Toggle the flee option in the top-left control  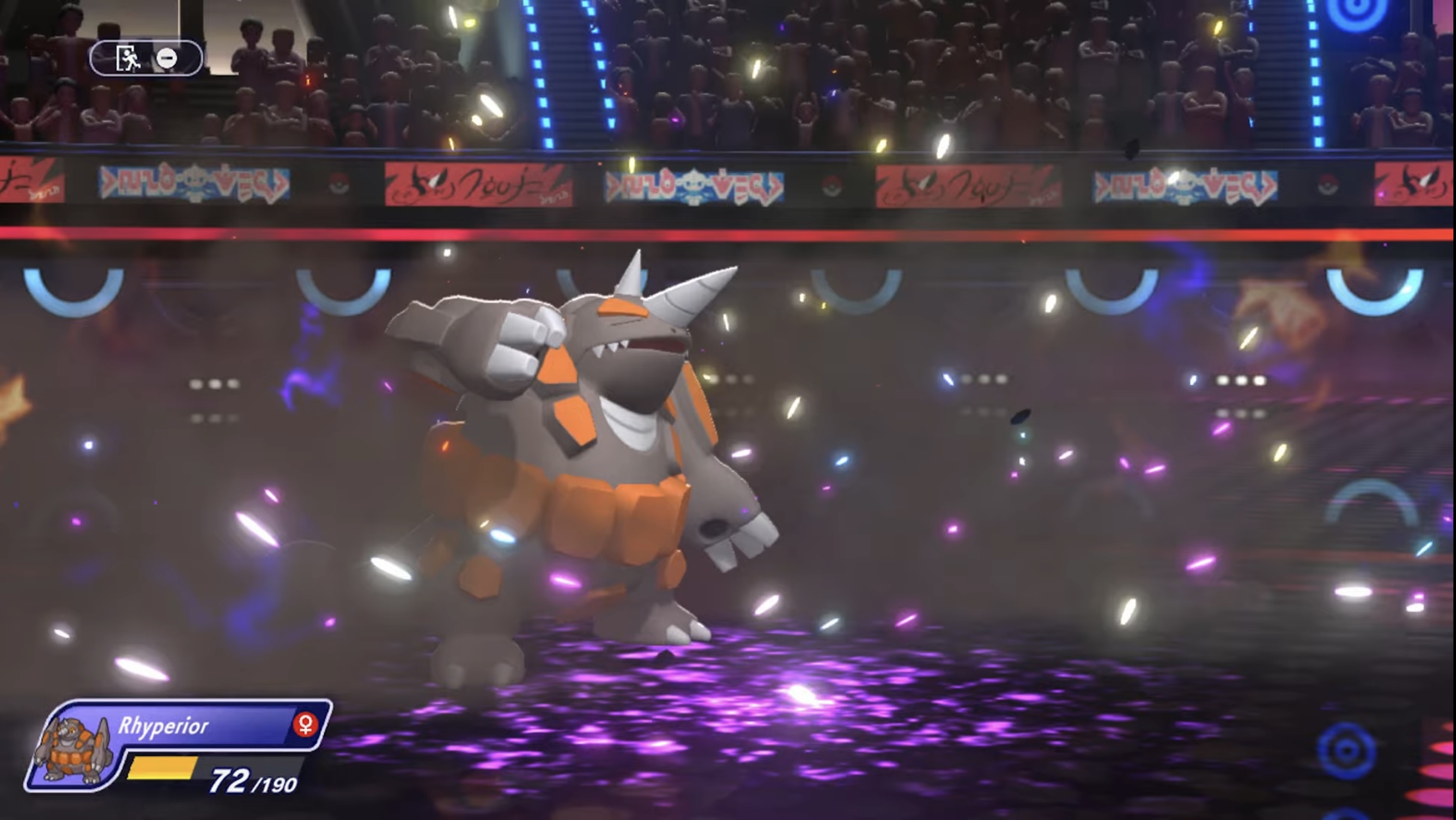129,58
